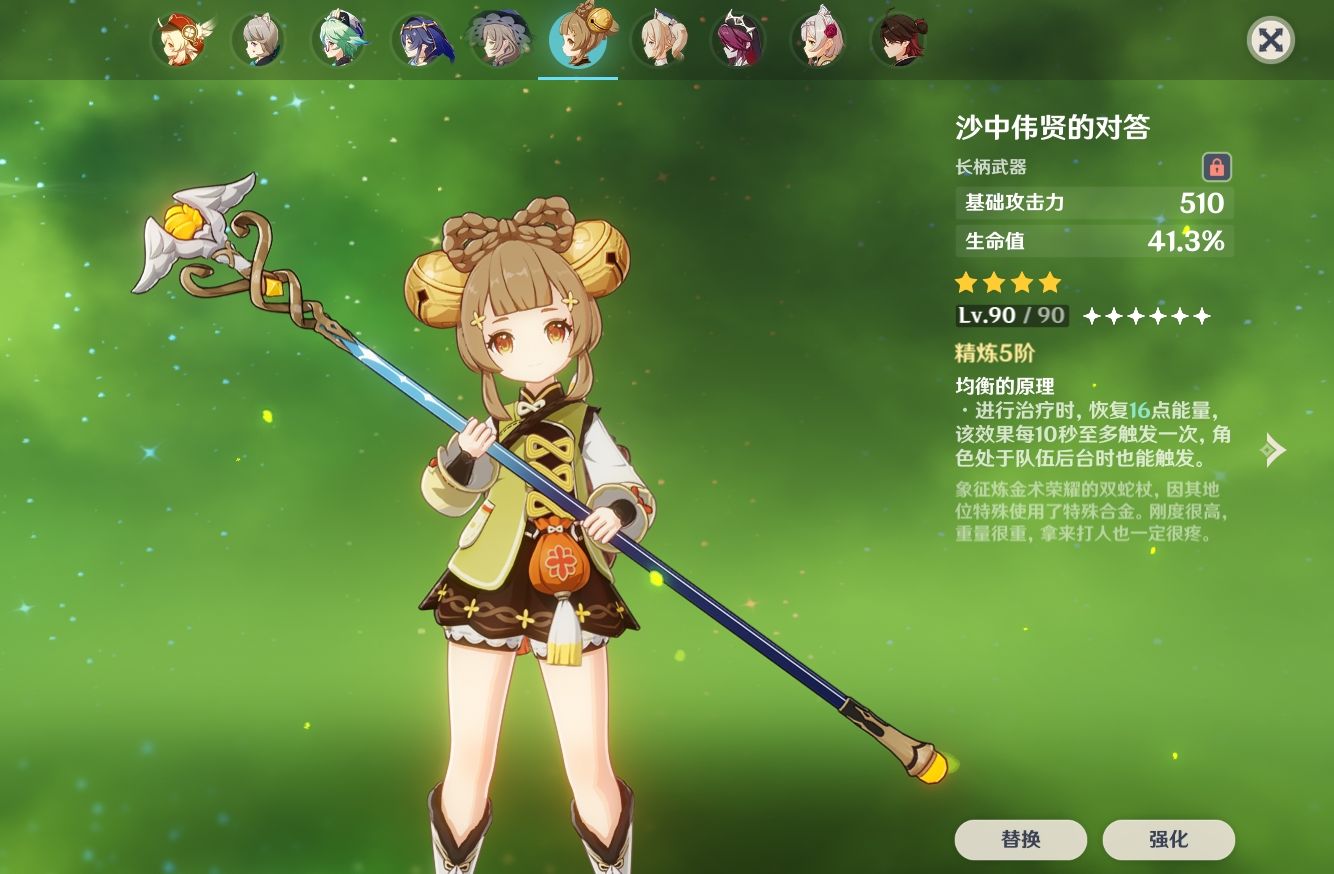Viewport: 1334px width, 874px height.
Task: Select the white-haired avatar with red flower
Action: click(820, 40)
